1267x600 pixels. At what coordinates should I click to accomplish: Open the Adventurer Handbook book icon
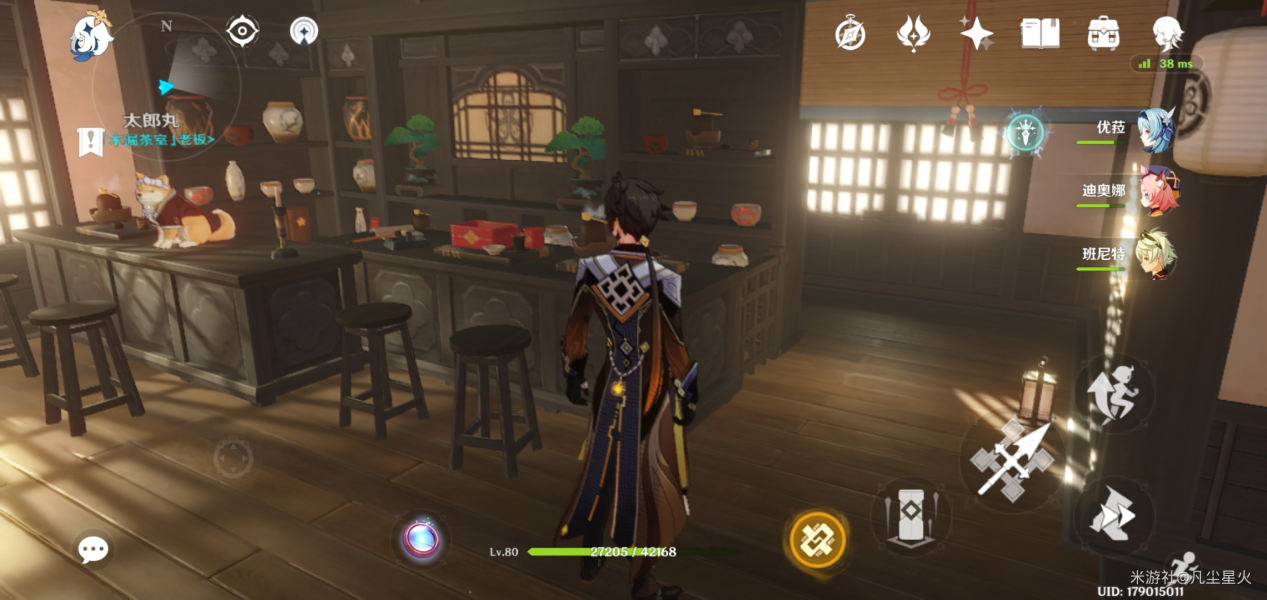click(x=1040, y=34)
